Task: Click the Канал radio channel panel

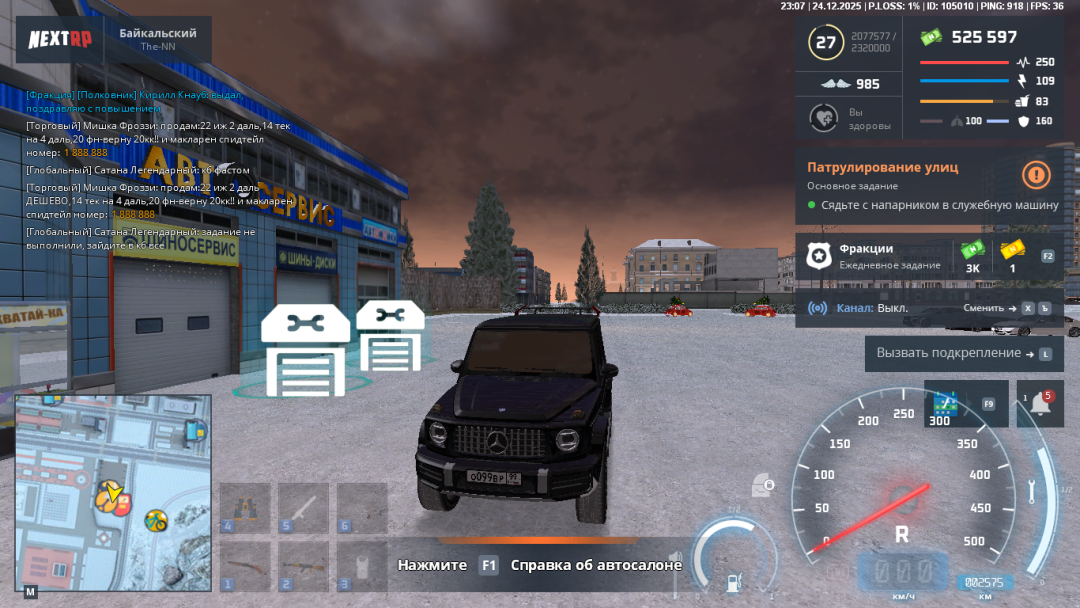Action: [860, 308]
